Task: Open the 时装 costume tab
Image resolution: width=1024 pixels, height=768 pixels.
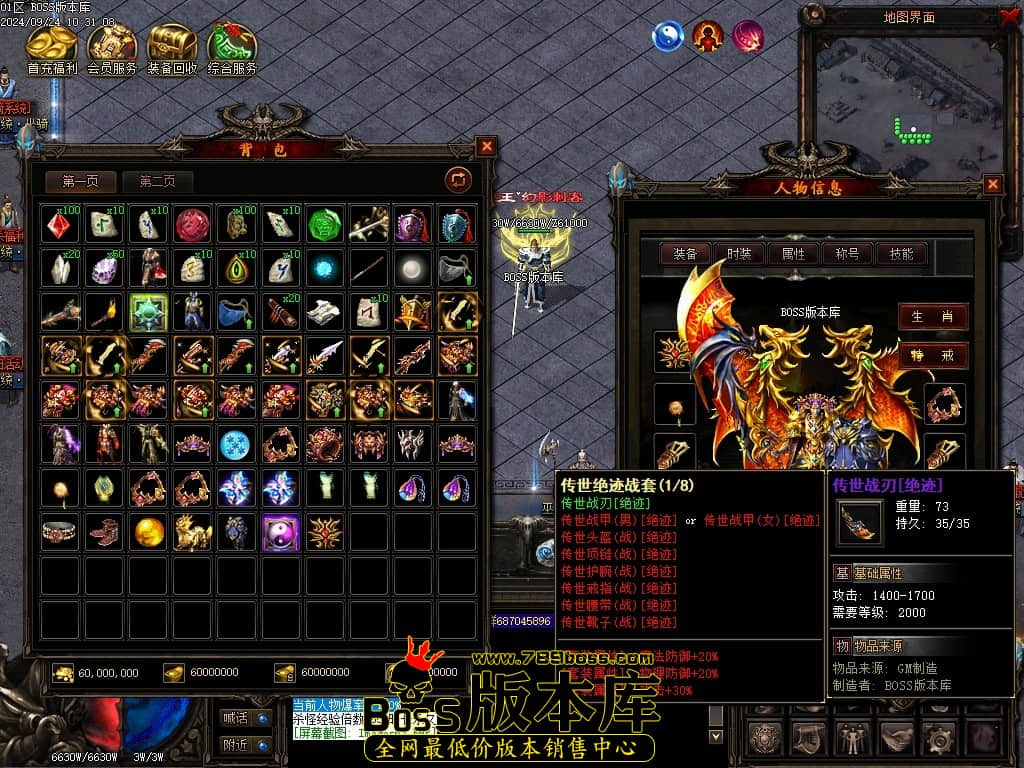Action: pyautogui.click(x=739, y=254)
